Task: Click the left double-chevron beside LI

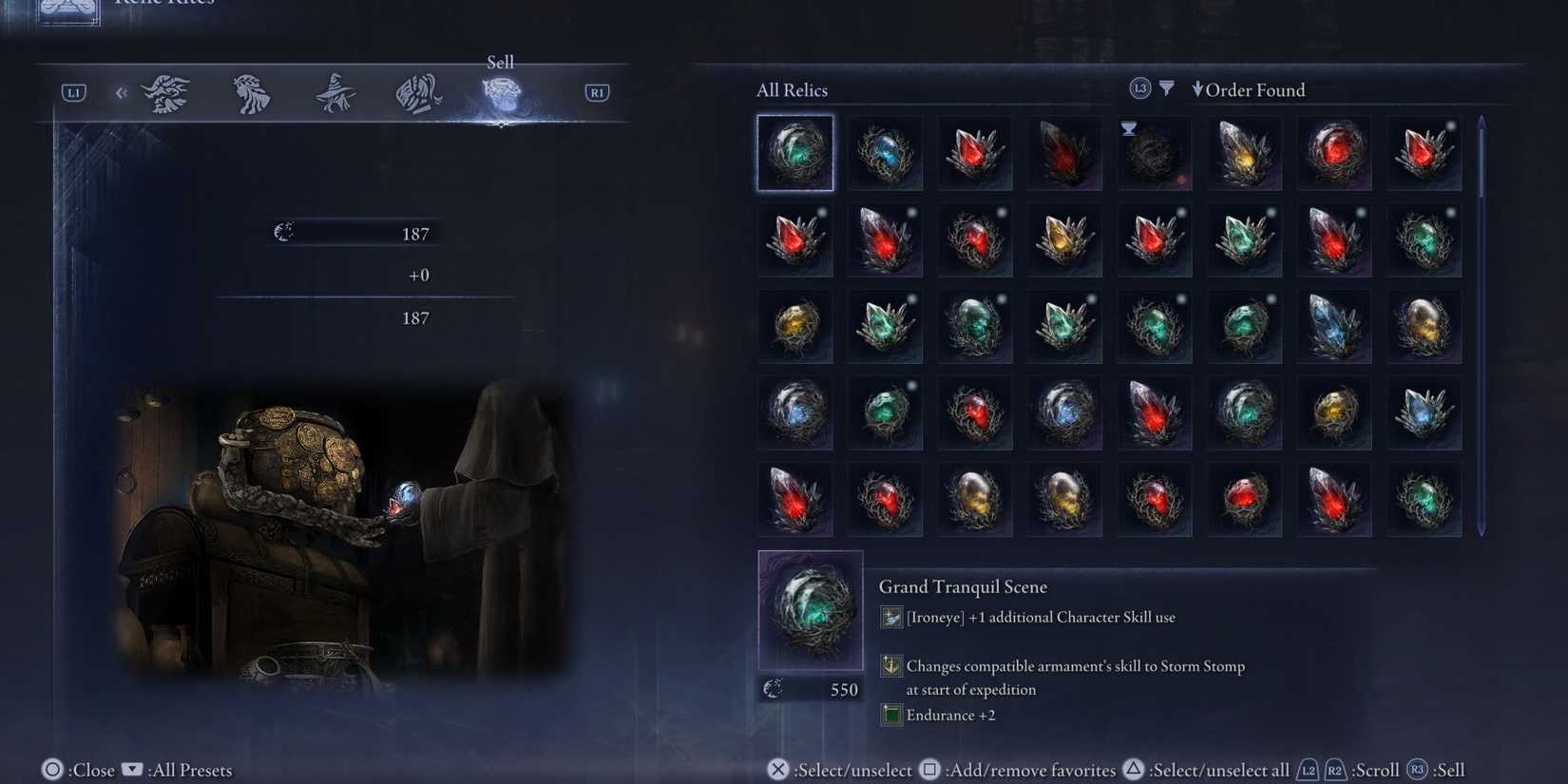Action: [121, 91]
